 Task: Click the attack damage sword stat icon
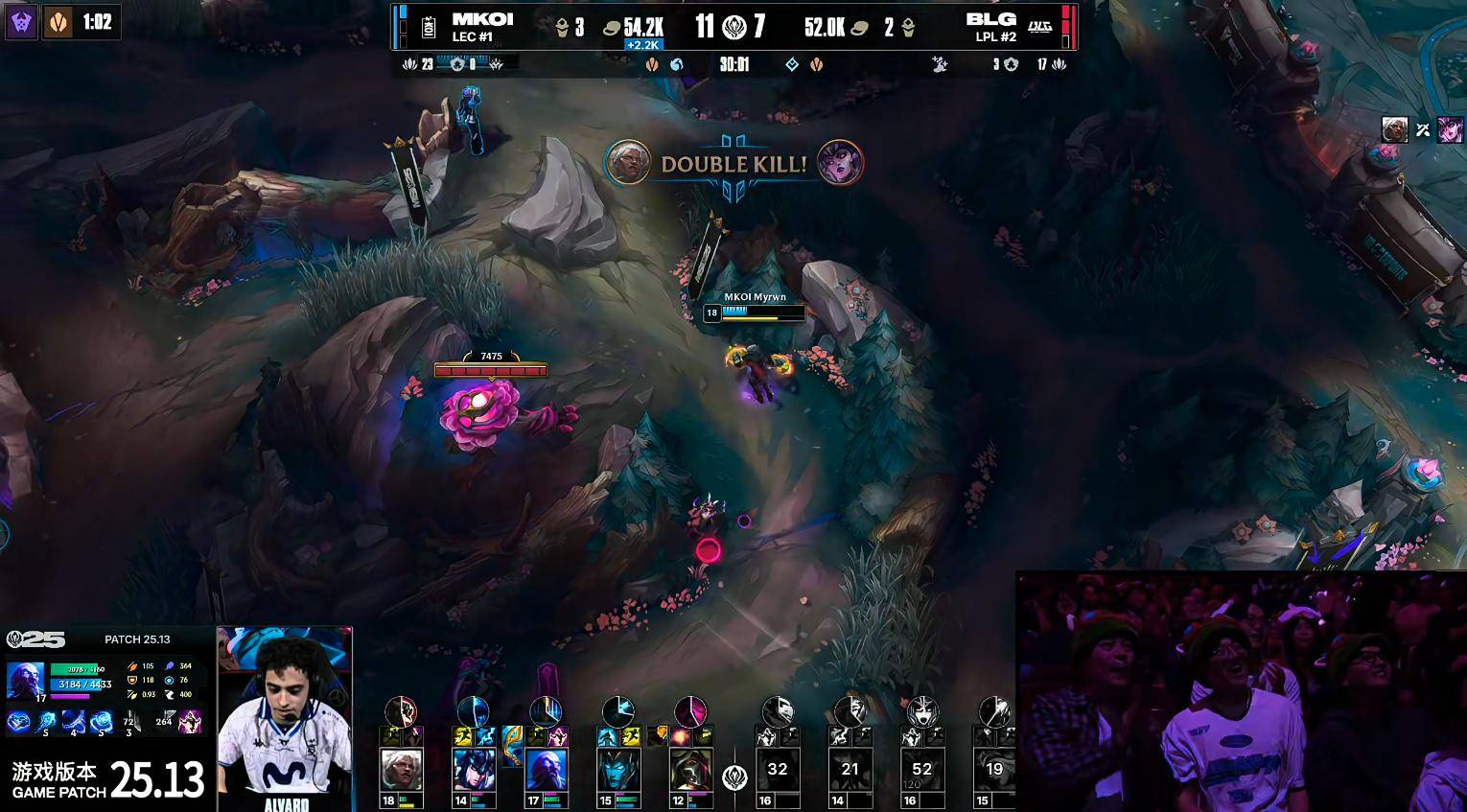pyautogui.click(x=133, y=665)
